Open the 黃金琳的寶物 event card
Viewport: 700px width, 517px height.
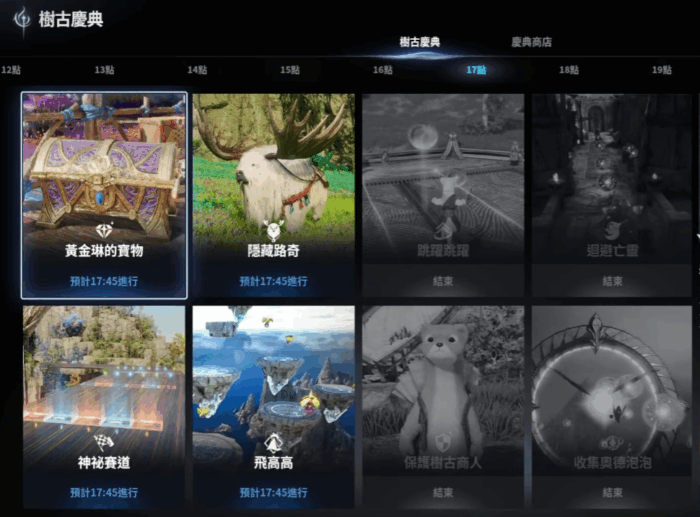coord(104,196)
